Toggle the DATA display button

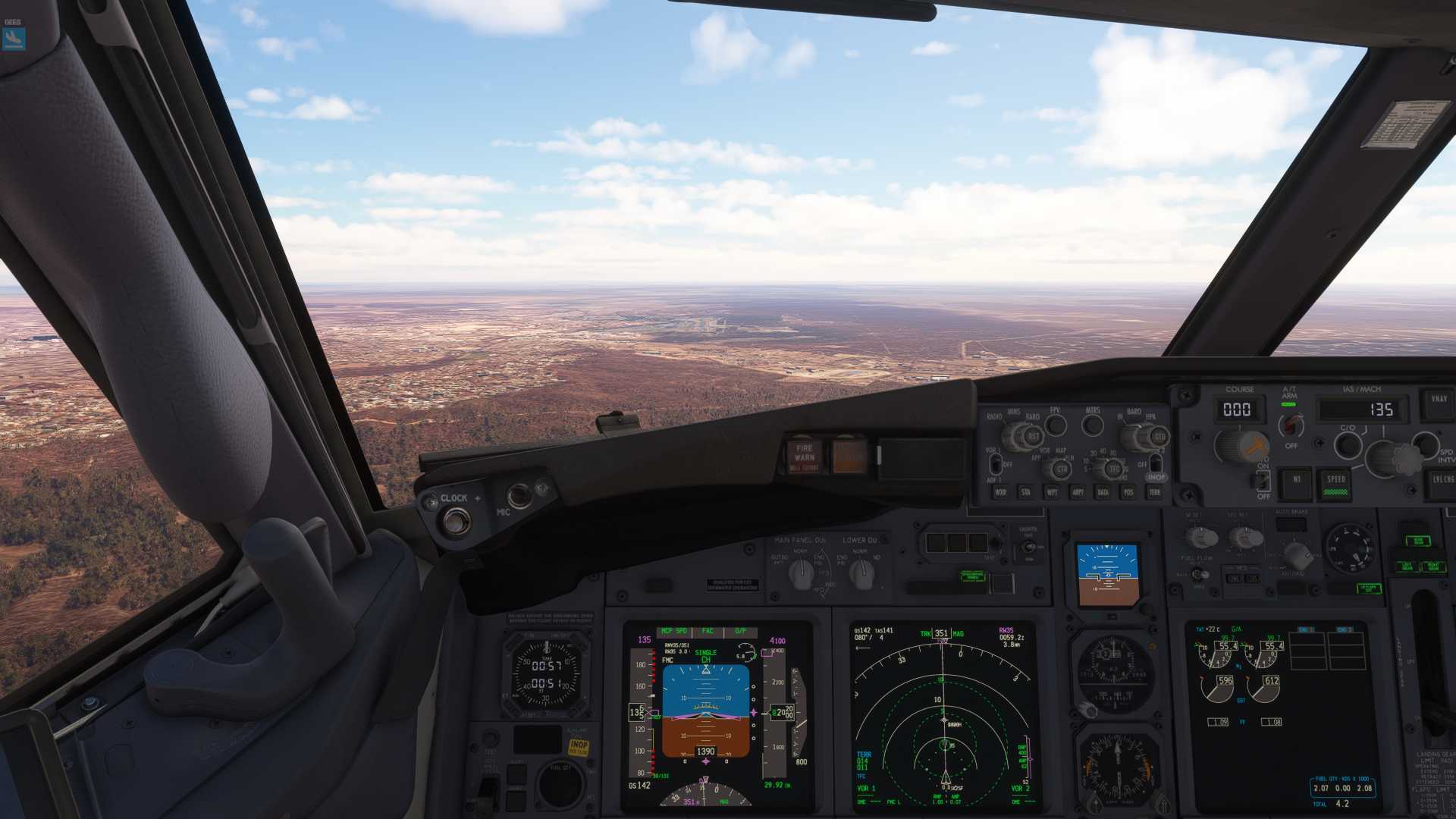click(1103, 492)
